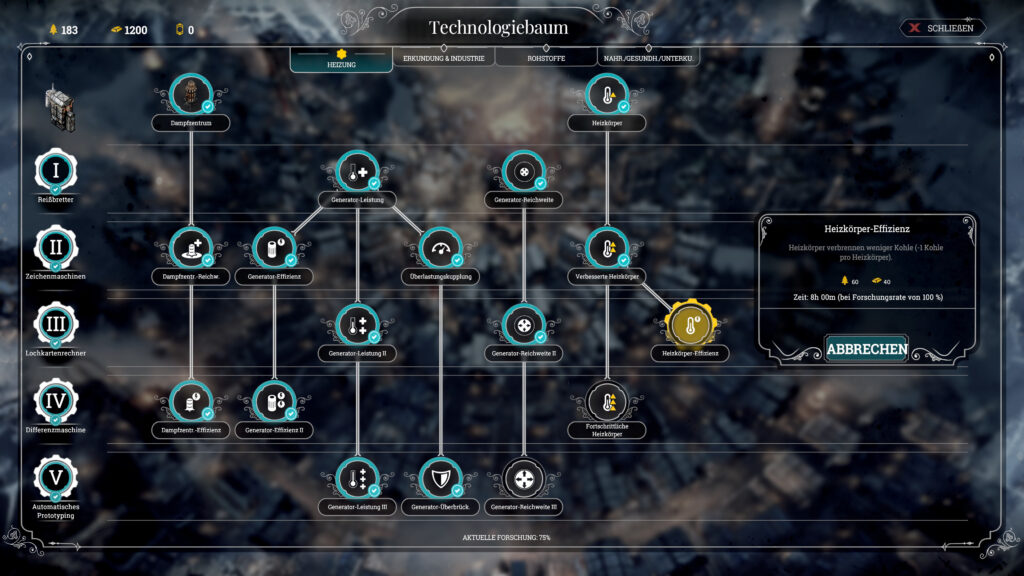Choose the tier III Lochkartenrechner gear
This screenshot has height=576, width=1024.
pyautogui.click(x=56, y=325)
